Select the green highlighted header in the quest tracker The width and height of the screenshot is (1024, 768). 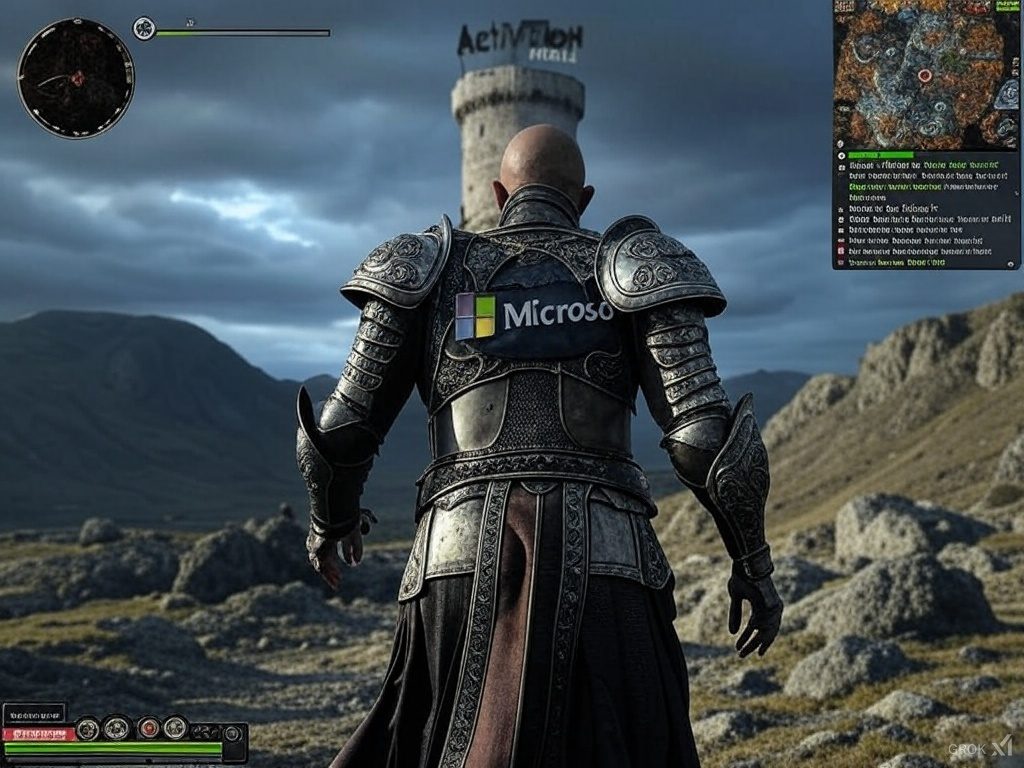tap(881, 155)
